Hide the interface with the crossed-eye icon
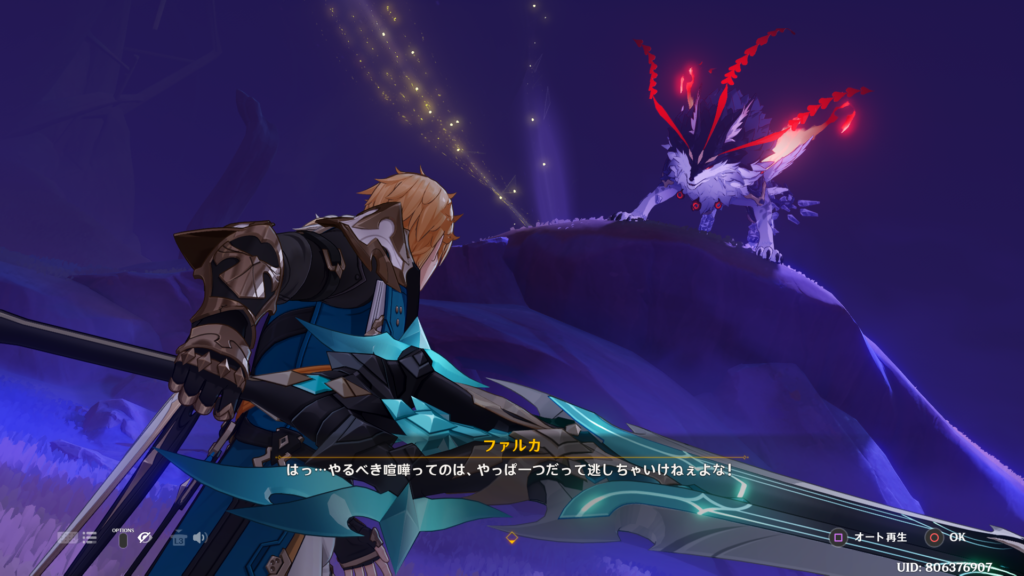Viewport: 1024px width, 576px height. pyautogui.click(x=145, y=538)
